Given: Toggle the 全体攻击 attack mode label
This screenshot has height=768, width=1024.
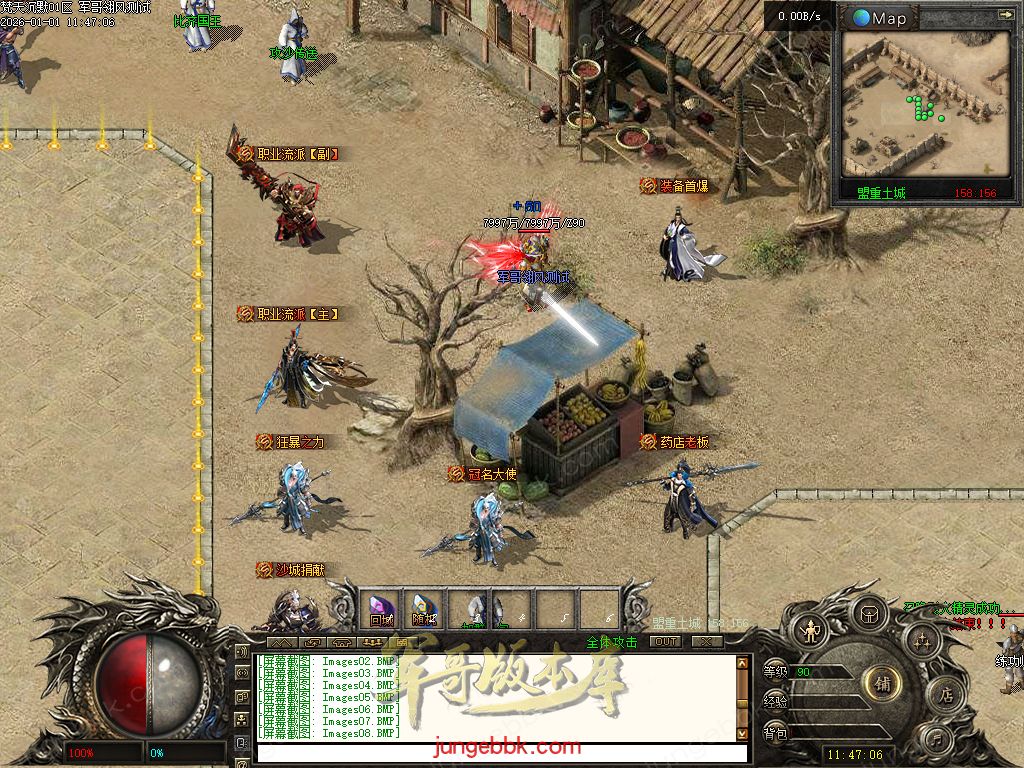Looking at the screenshot, I should click(612, 642).
